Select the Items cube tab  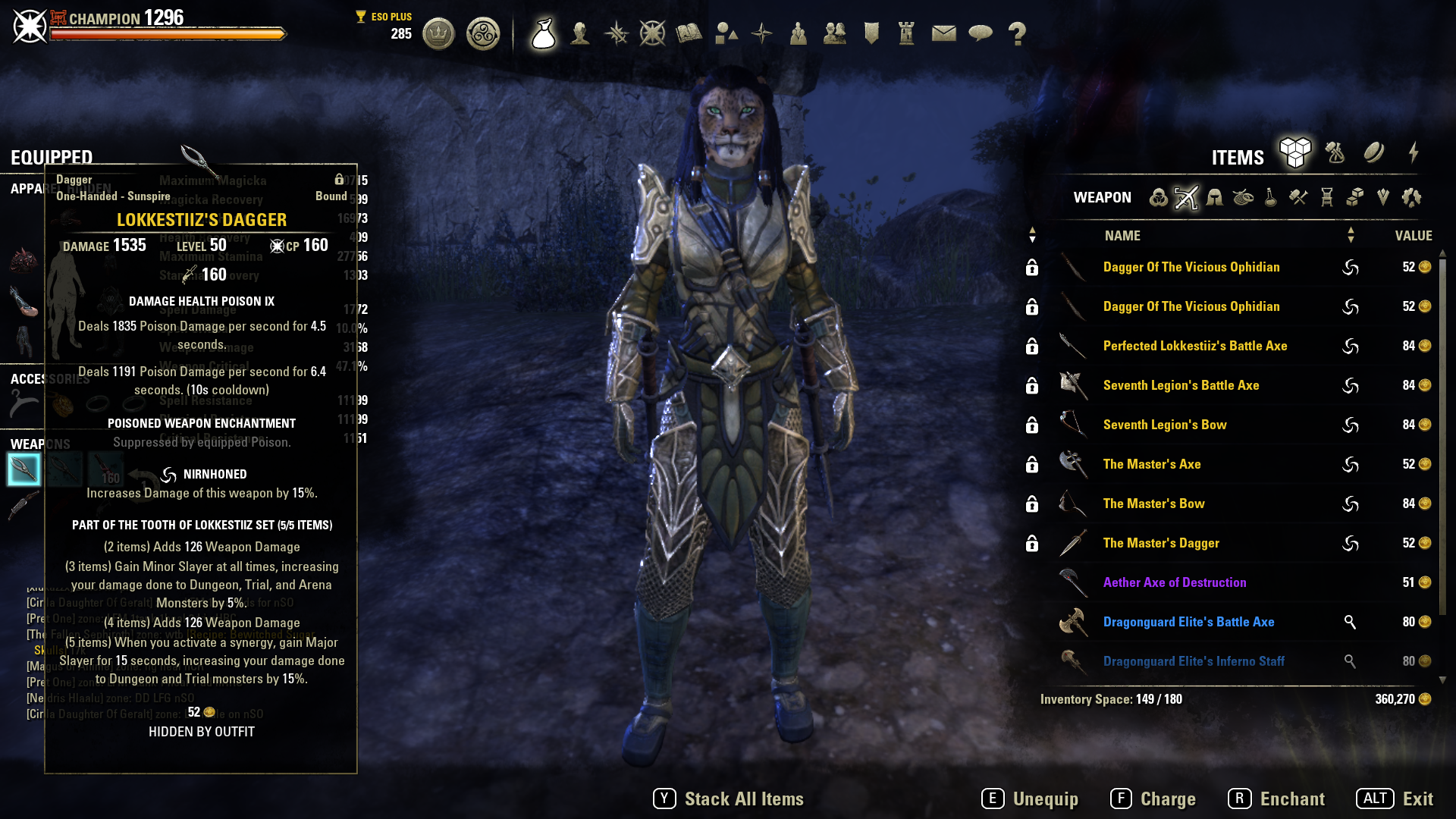(1296, 152)
